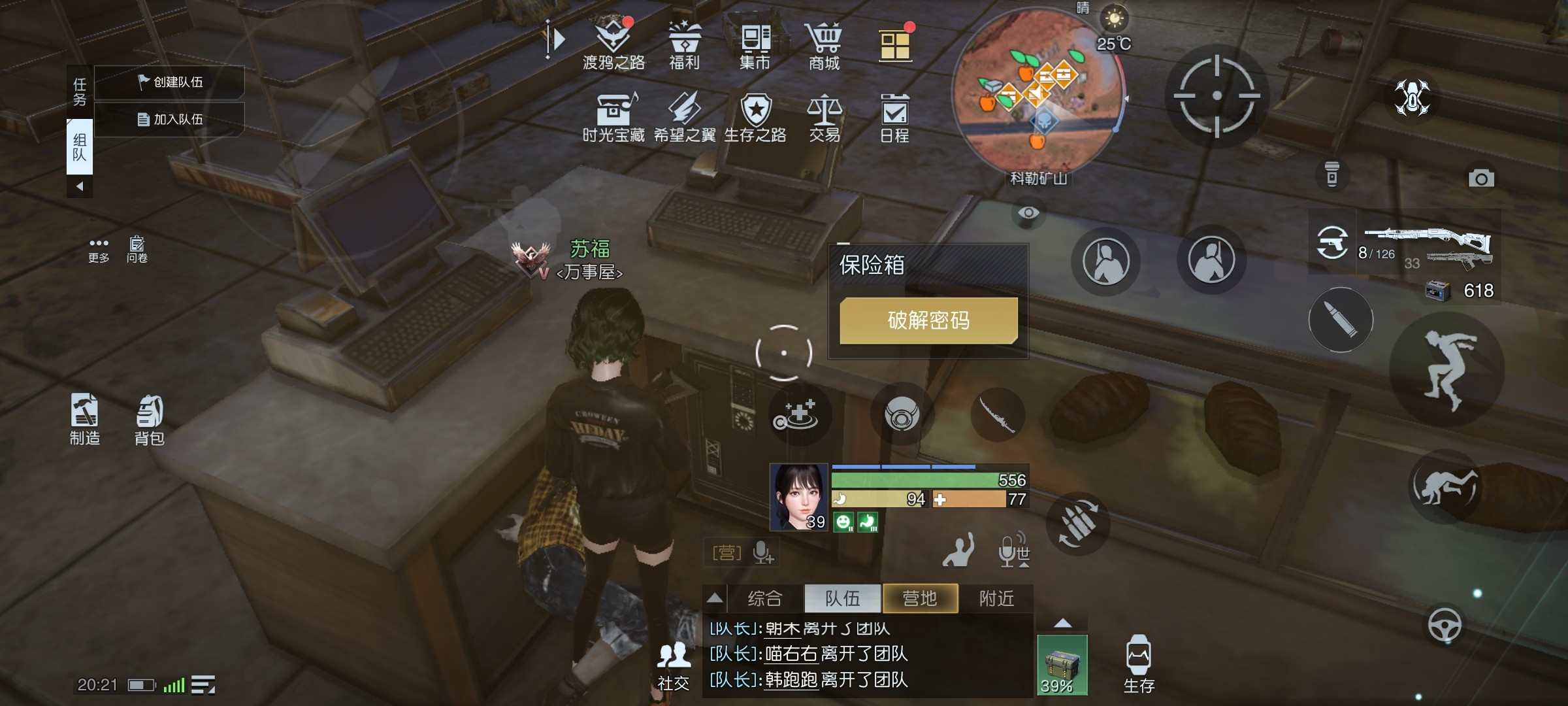Create a team with 创建队伍
The width and height of the screenshot is (1568, 706).
170,82
